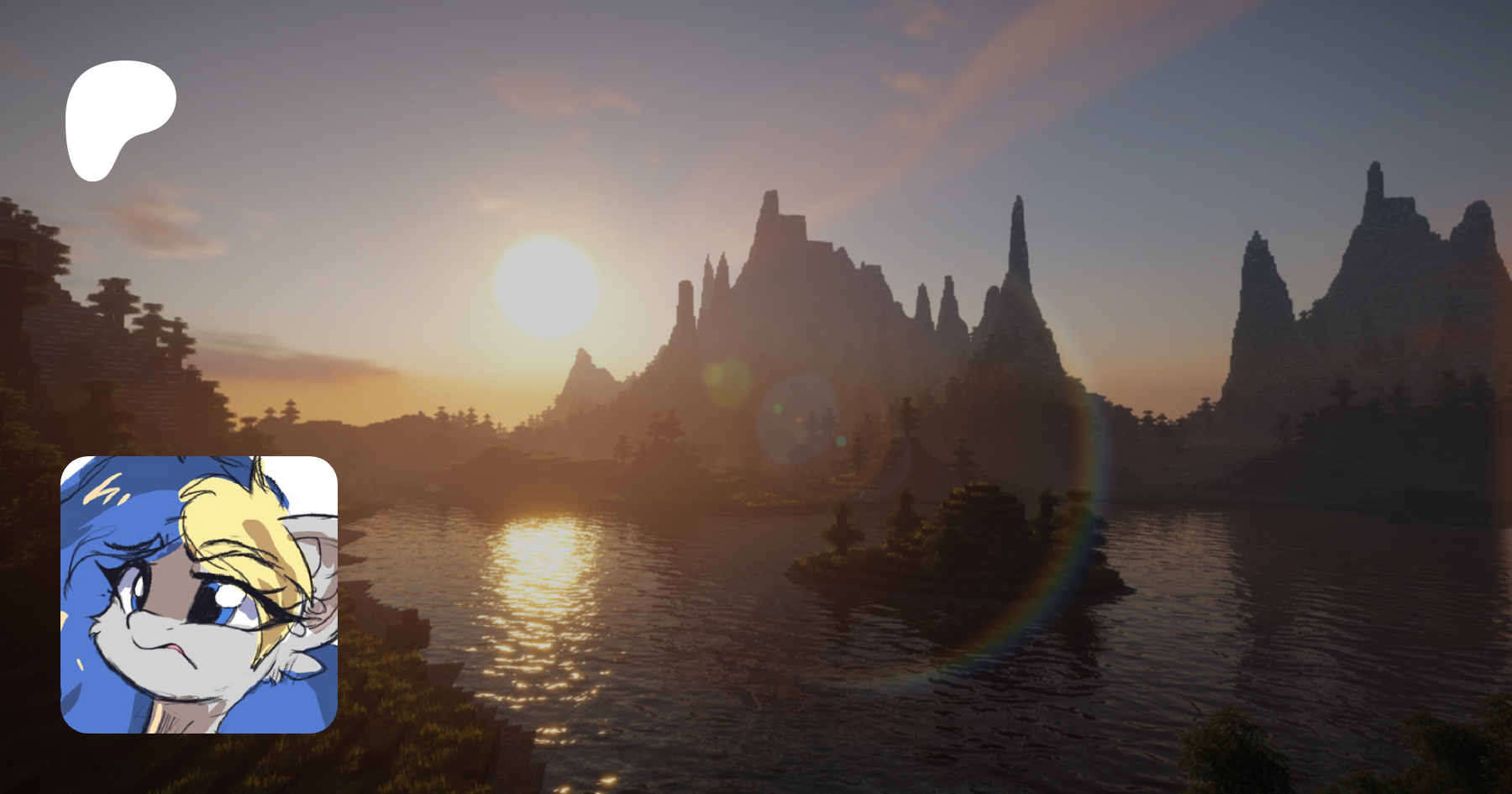Open the blue-haired pony avatar thumbnail
Screen dimensions: 1512x794
click(199, 594)
